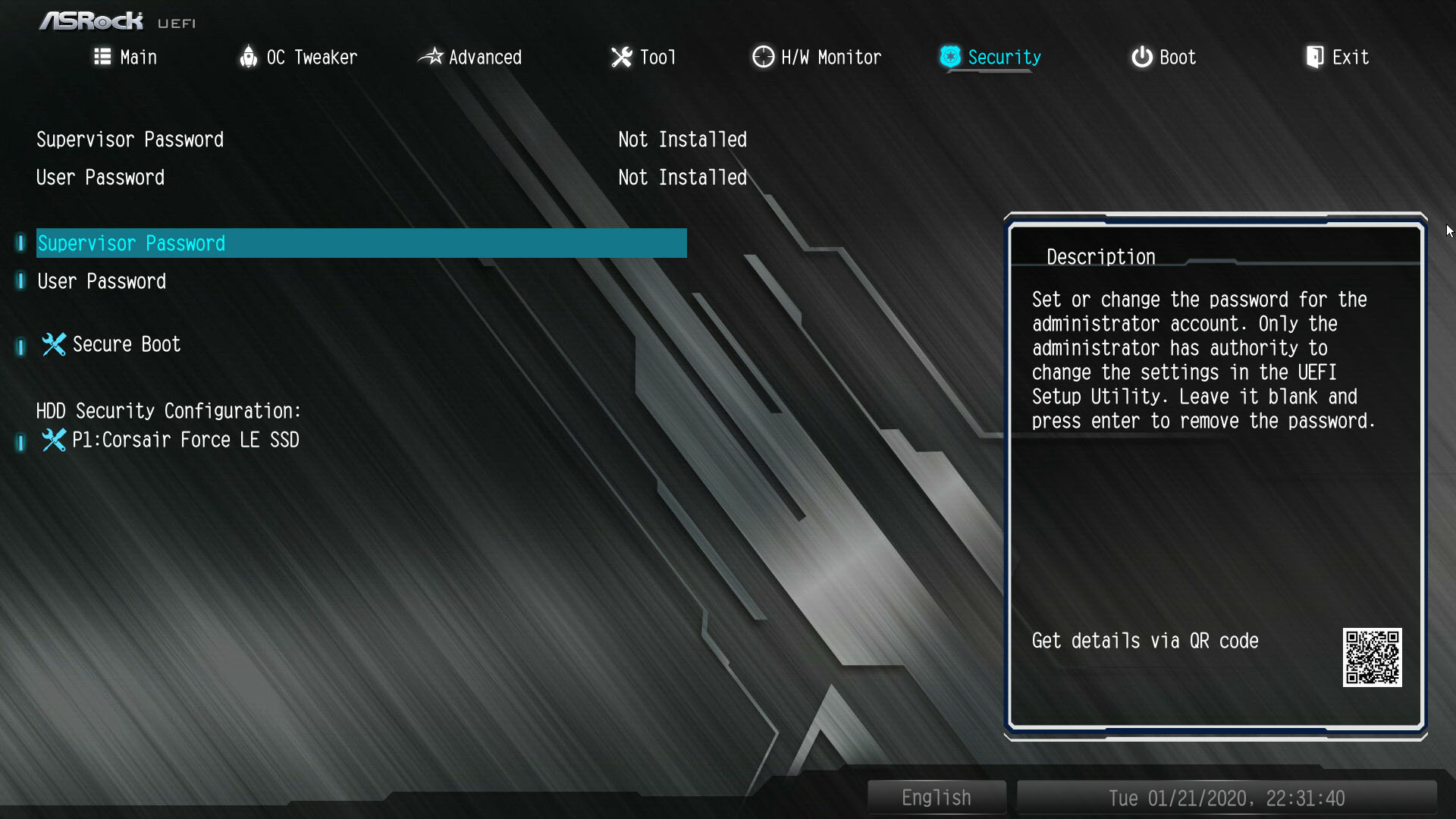Click the date and time display
This screenshot has width=1456, height=819.
1227,797
